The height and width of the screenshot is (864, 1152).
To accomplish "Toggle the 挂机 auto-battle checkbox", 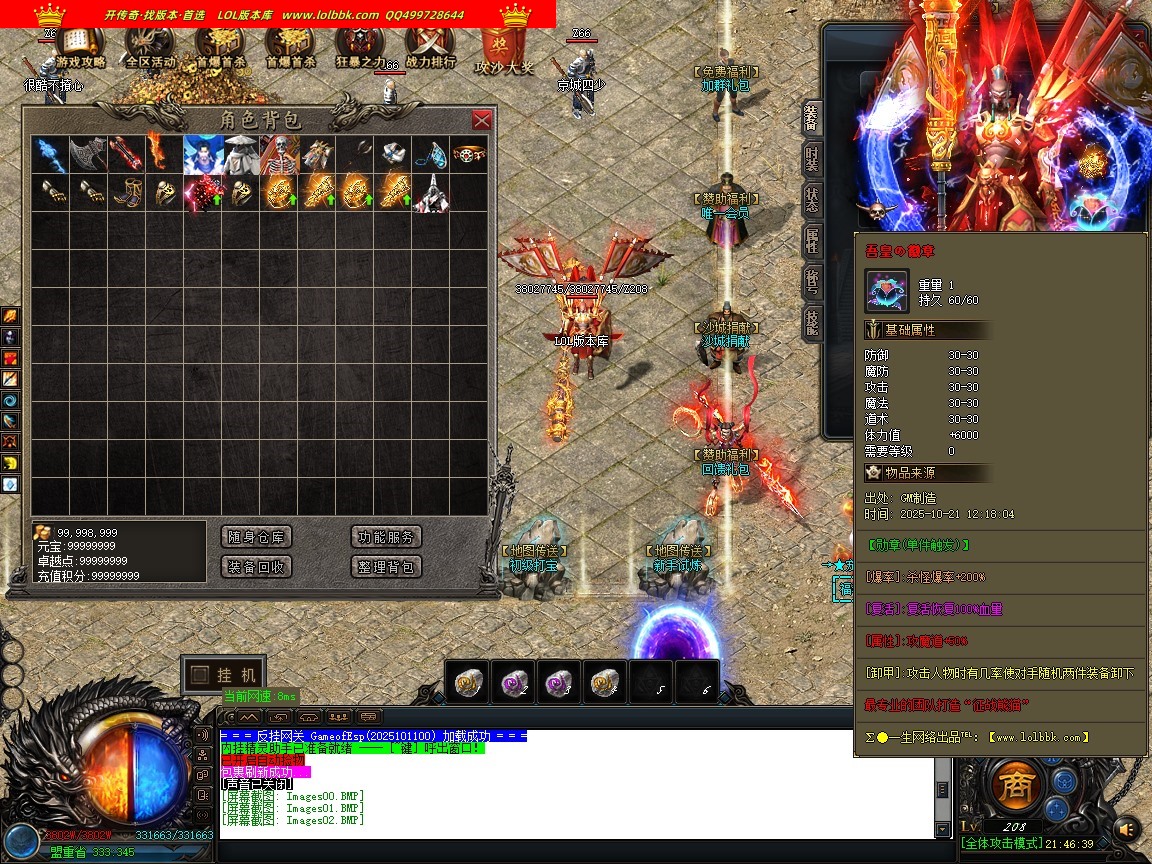I will point(201,674).
